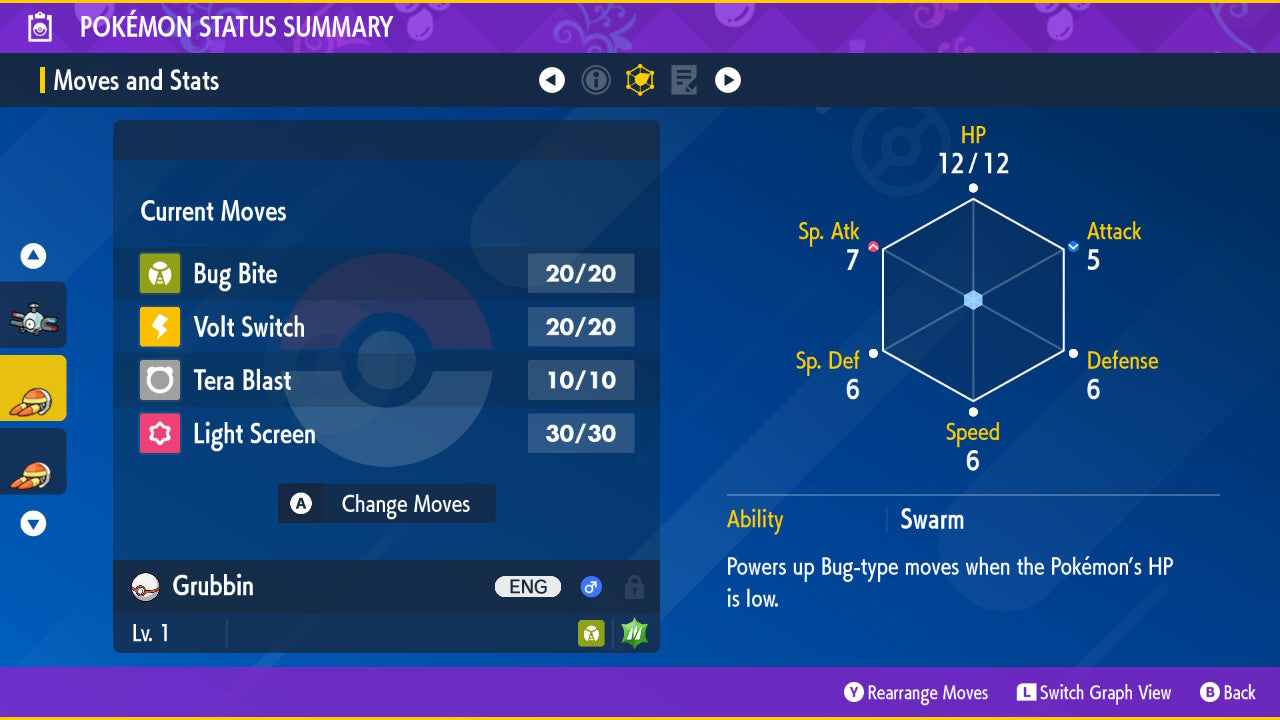Click the Swarm ability name

932,520
